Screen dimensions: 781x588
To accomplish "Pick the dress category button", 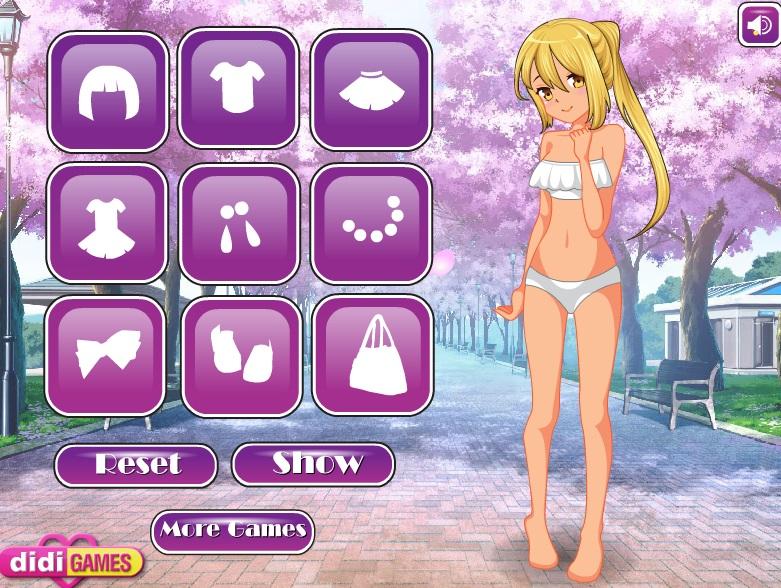I will pos(107,222).
